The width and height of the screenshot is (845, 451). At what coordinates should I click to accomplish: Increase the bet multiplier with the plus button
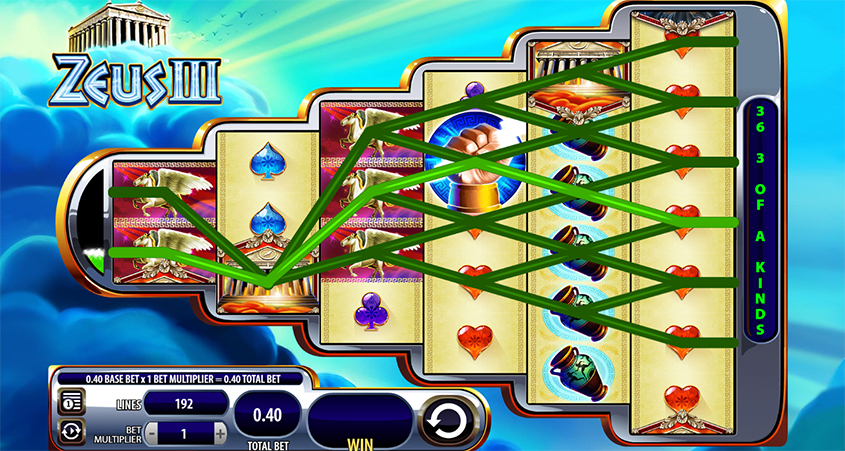pos(220,433)
